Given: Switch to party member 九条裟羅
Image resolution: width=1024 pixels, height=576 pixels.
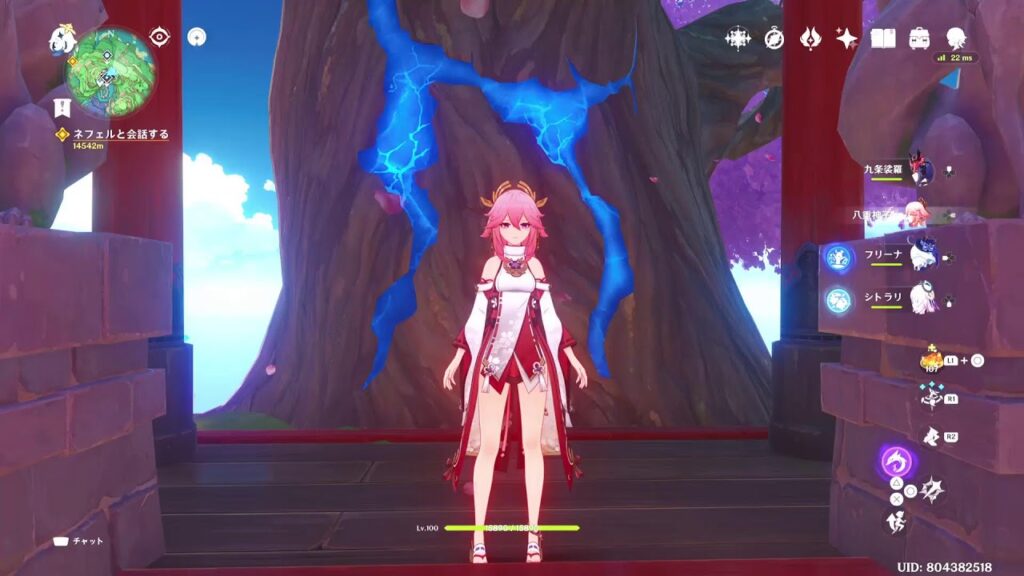Looking at the screenshot, I should tap(920, 171).
